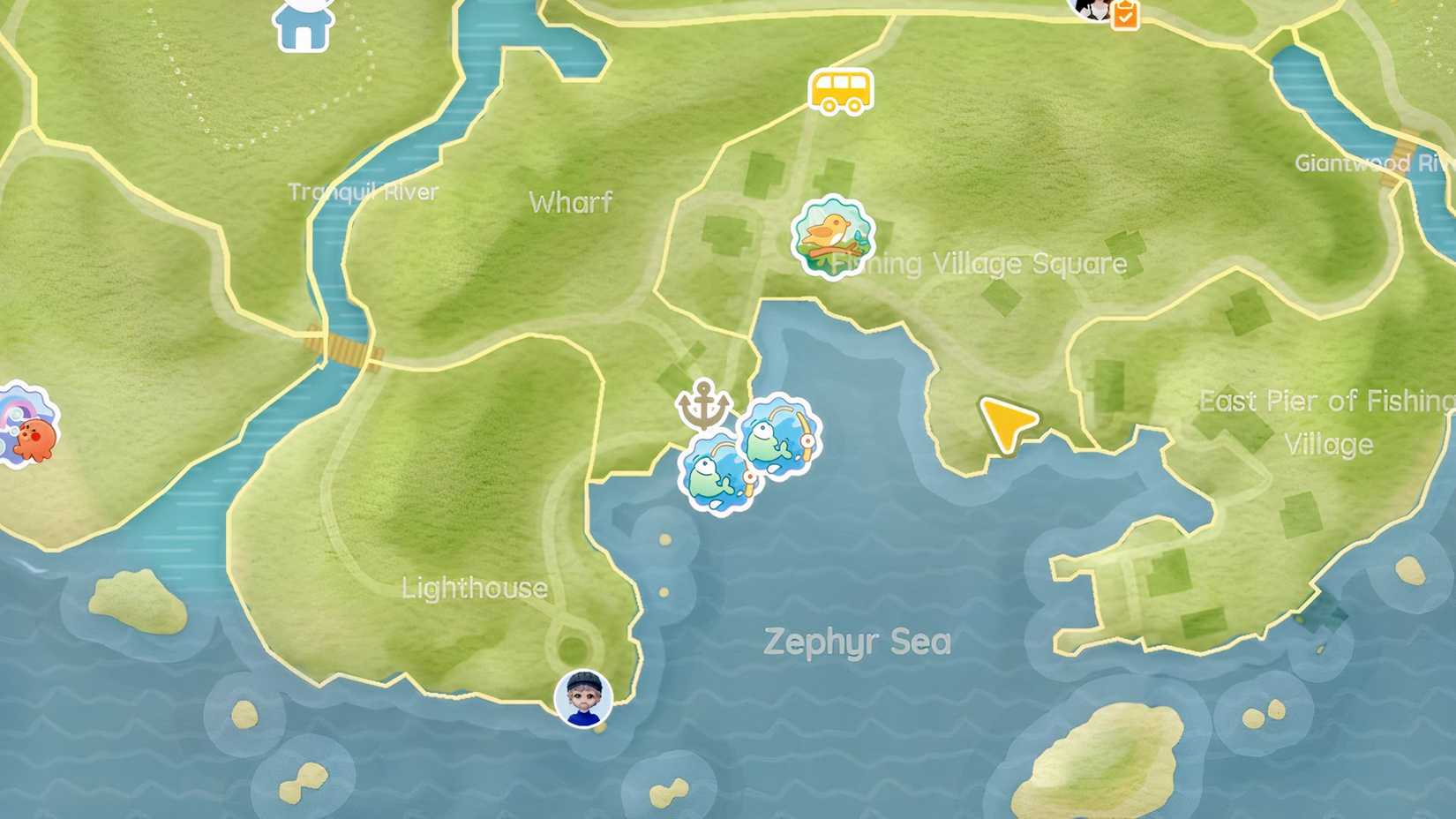The height and width of the screenshot is (819, 1456).
Task: Click the Wharf area label
Action: [x=570, y=202]
